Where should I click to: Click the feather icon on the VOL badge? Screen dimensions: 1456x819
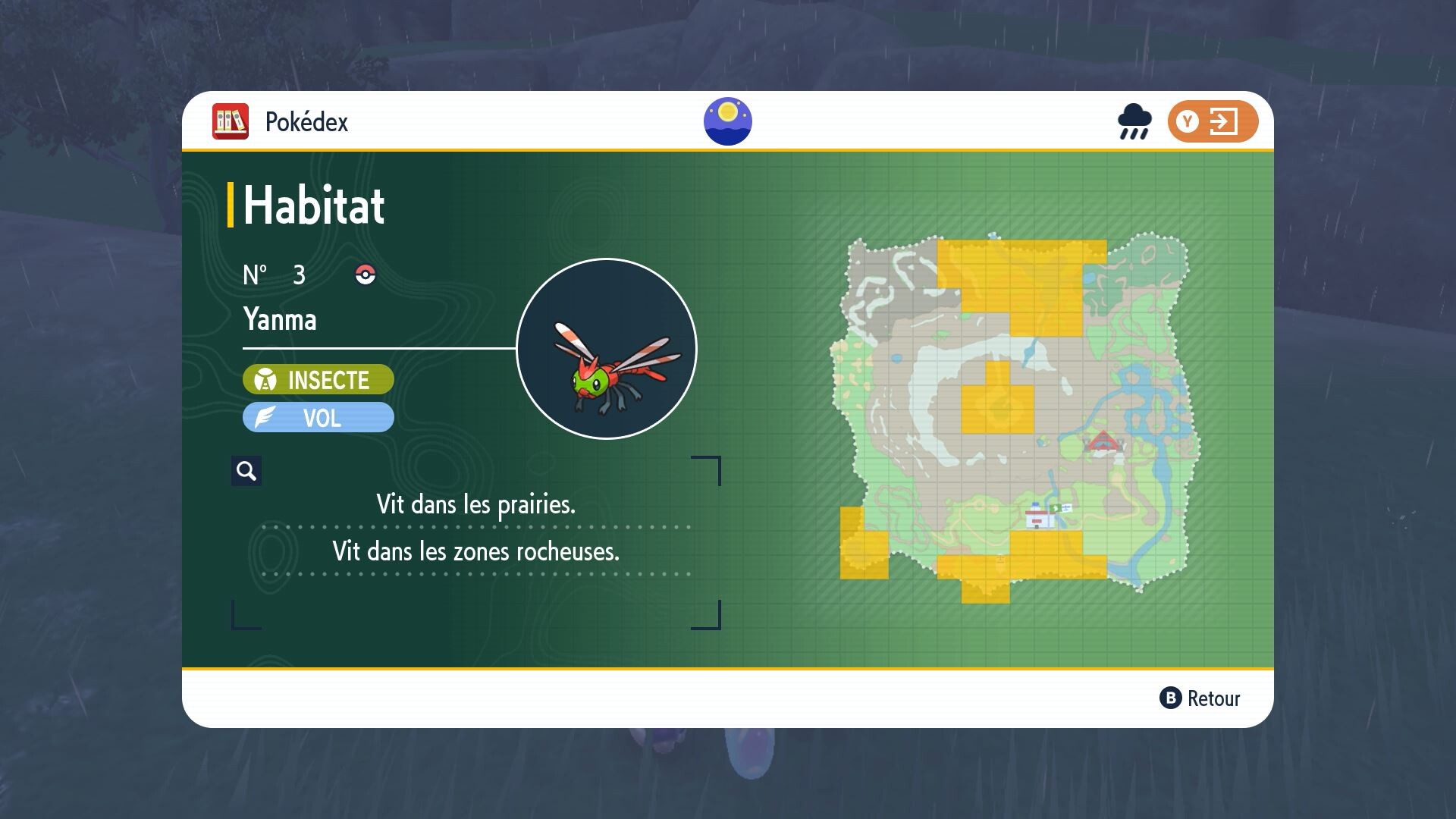262,417
